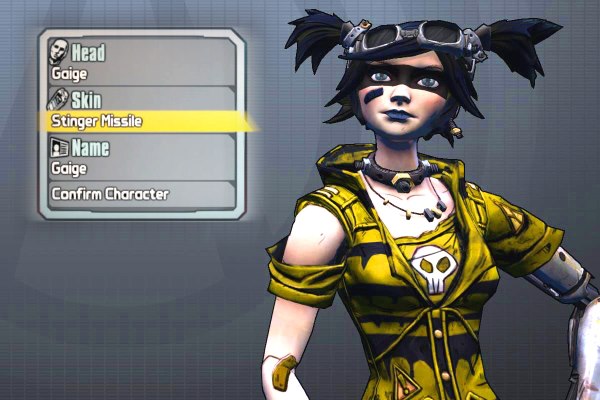Open the Head customization option
This screenshot has width=600, height=400.
[140, 60]
